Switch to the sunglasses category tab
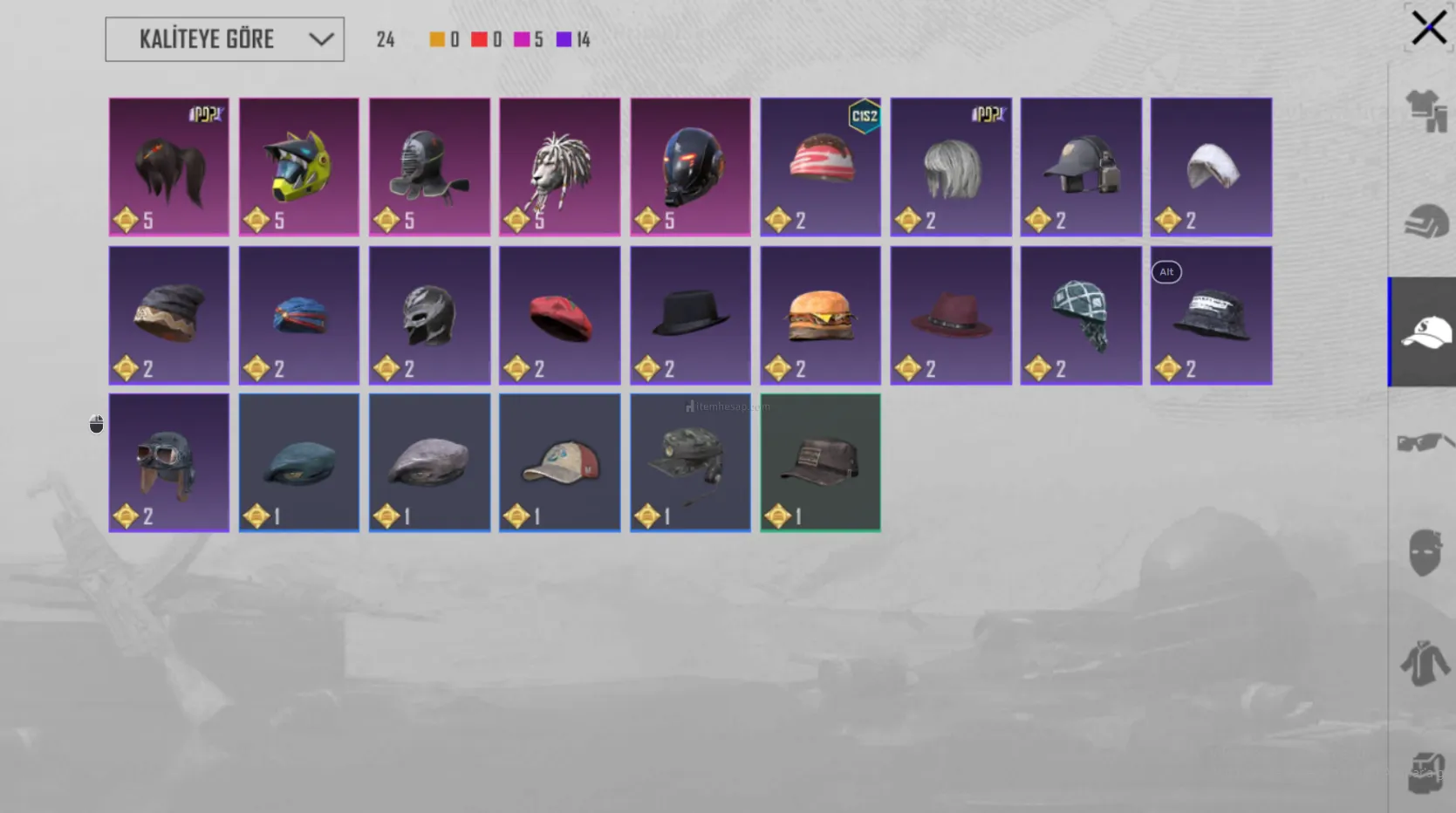Screen dimensions: 1456x813 (1424, 442)
